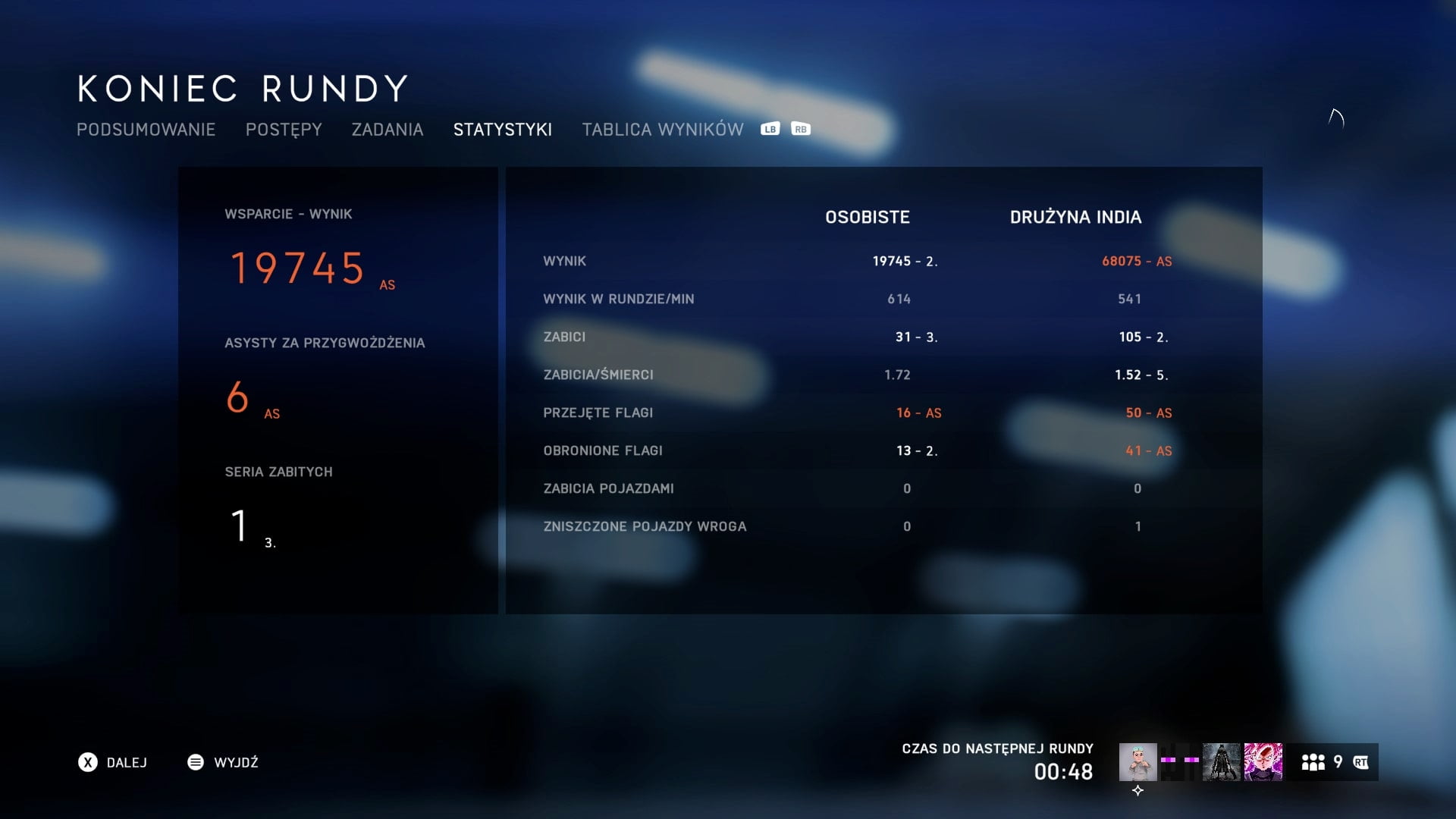Choose the Enderman face squad avatar
Viewport: 1456px width, 819px height.
1180,762
